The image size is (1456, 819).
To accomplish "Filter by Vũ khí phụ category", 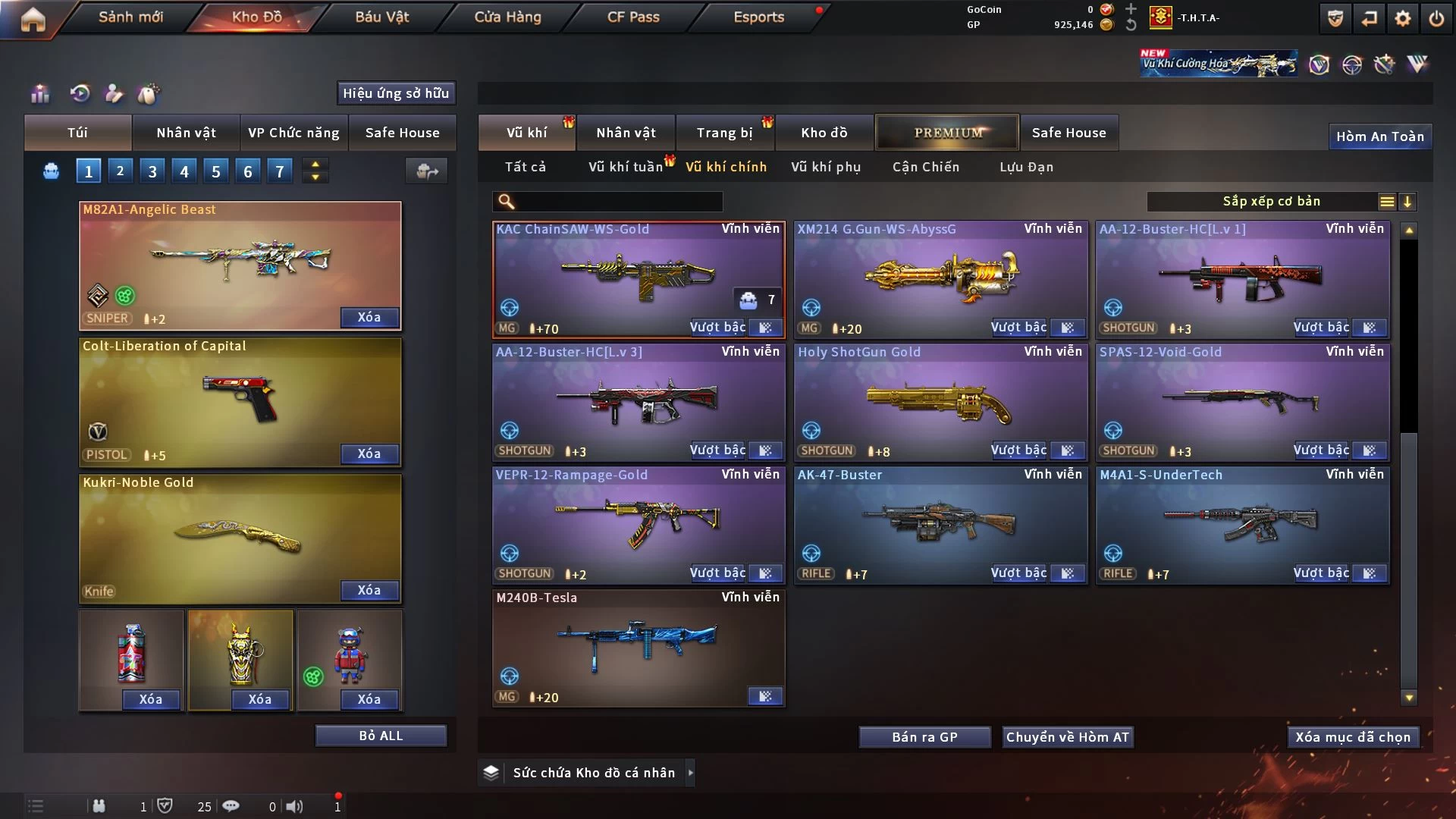I will (x=826, y=167).
